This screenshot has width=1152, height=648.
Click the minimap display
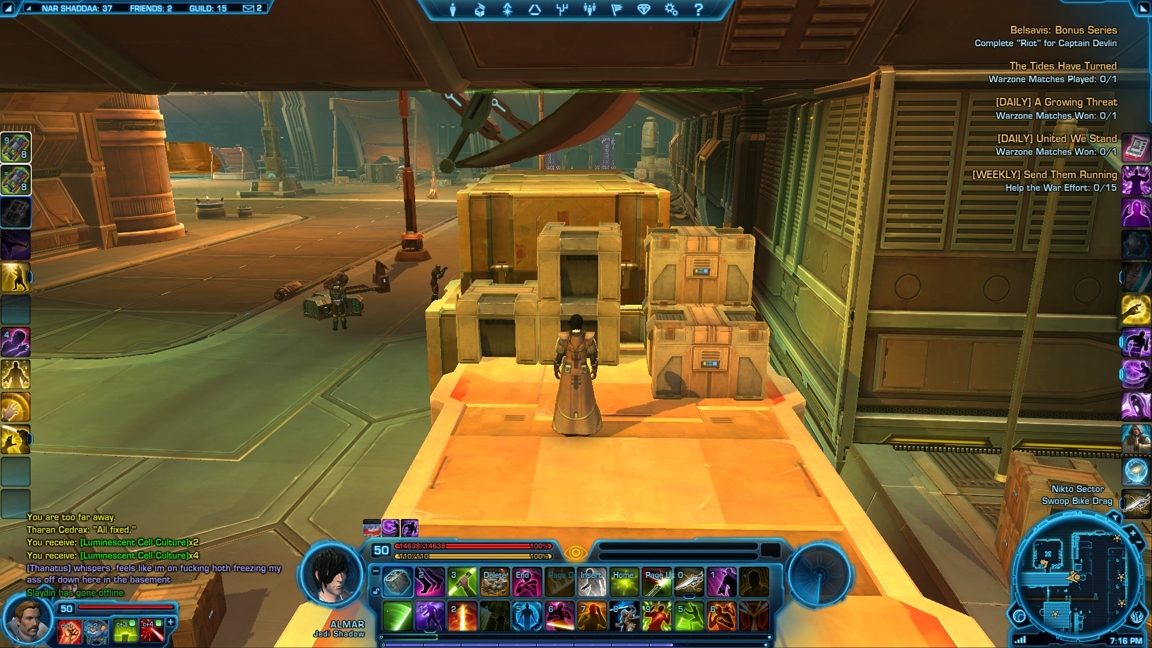pos(1073,576)
